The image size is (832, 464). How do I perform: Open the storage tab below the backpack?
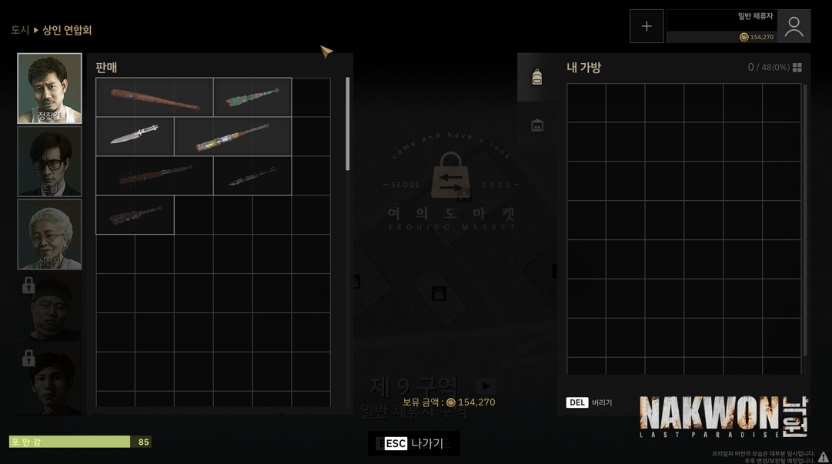click(x=537, y=125)
